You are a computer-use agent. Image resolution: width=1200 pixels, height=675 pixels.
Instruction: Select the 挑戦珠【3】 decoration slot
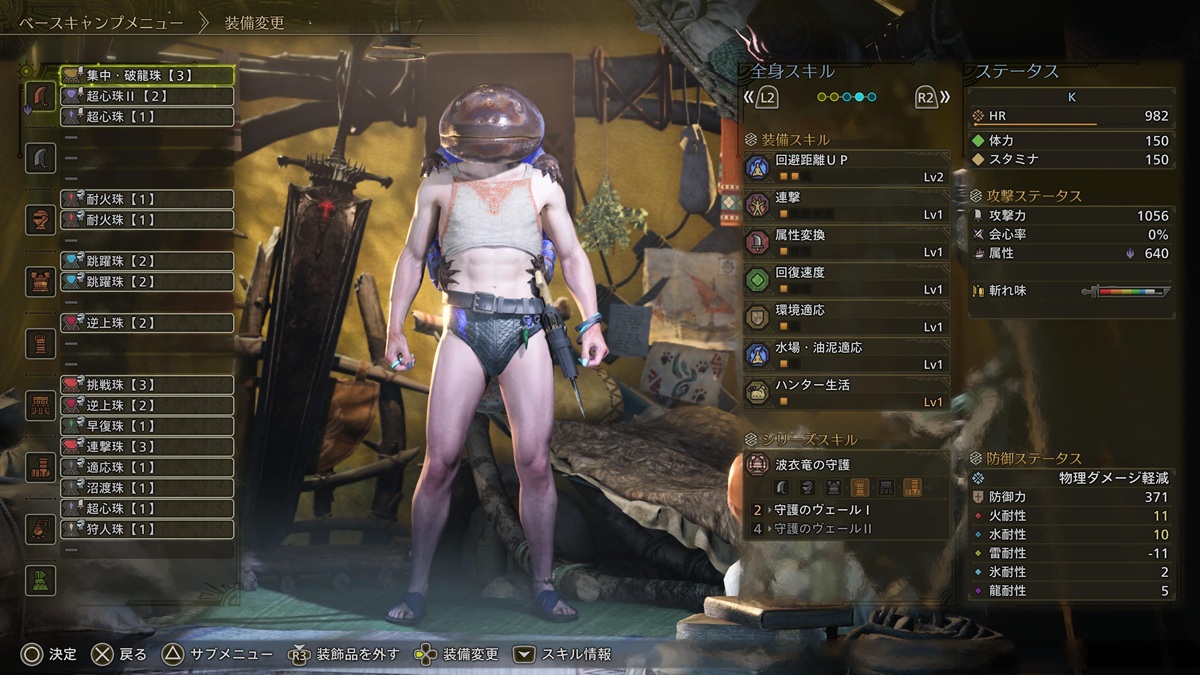147,385
